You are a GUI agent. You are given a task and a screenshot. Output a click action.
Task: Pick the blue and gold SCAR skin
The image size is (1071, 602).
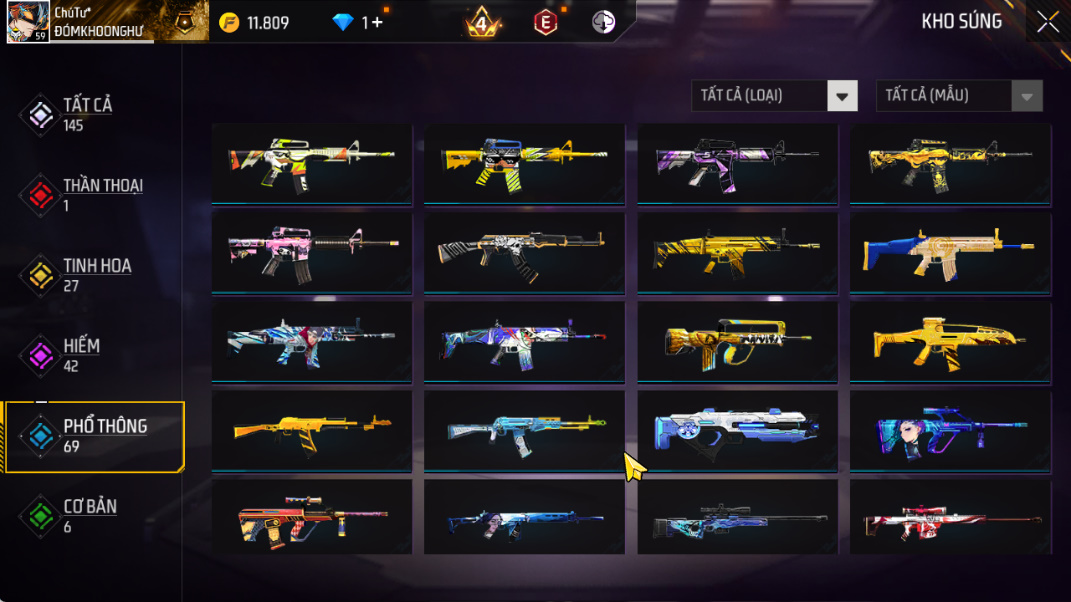tap(949, 251)
